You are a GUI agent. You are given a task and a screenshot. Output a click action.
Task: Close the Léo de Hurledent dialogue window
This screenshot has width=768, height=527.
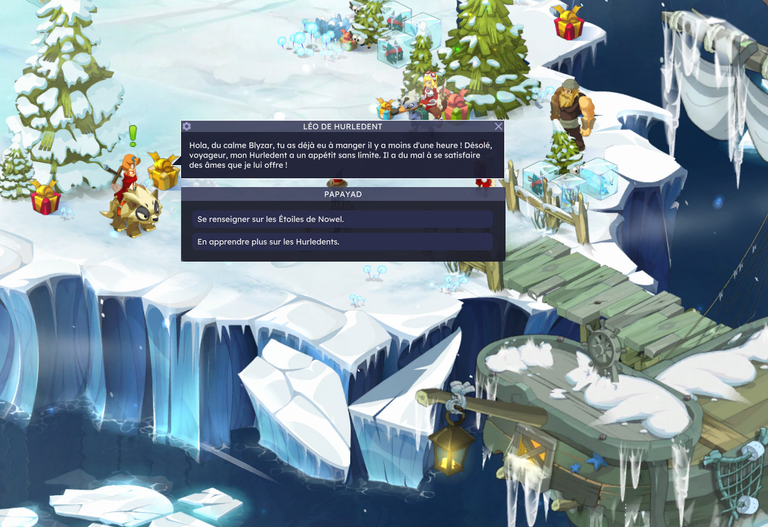(498, 127)
